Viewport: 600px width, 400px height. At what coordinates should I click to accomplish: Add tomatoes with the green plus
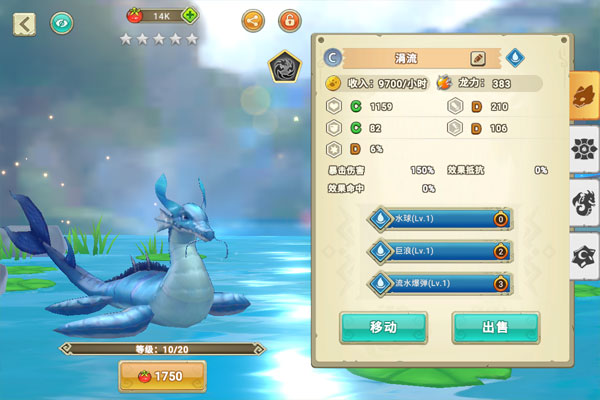click(x=189, y=15)
